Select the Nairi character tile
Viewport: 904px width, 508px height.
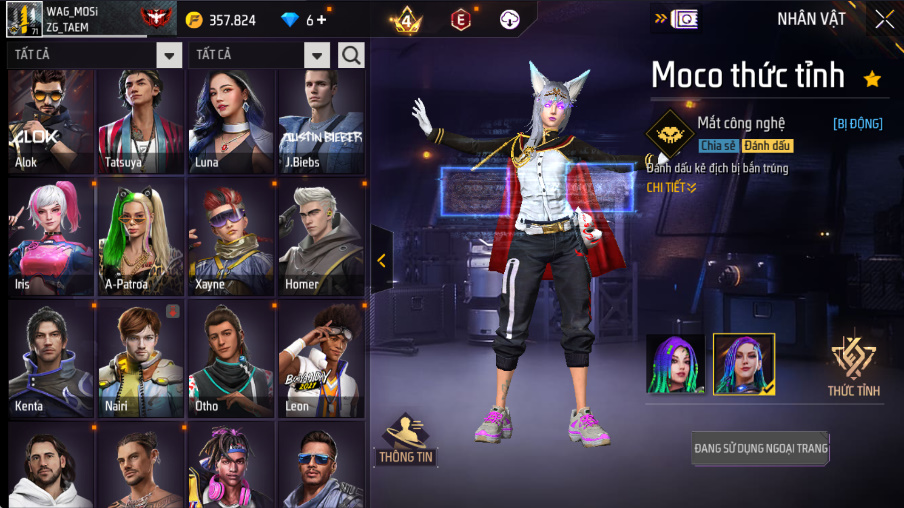pos(140,360)
